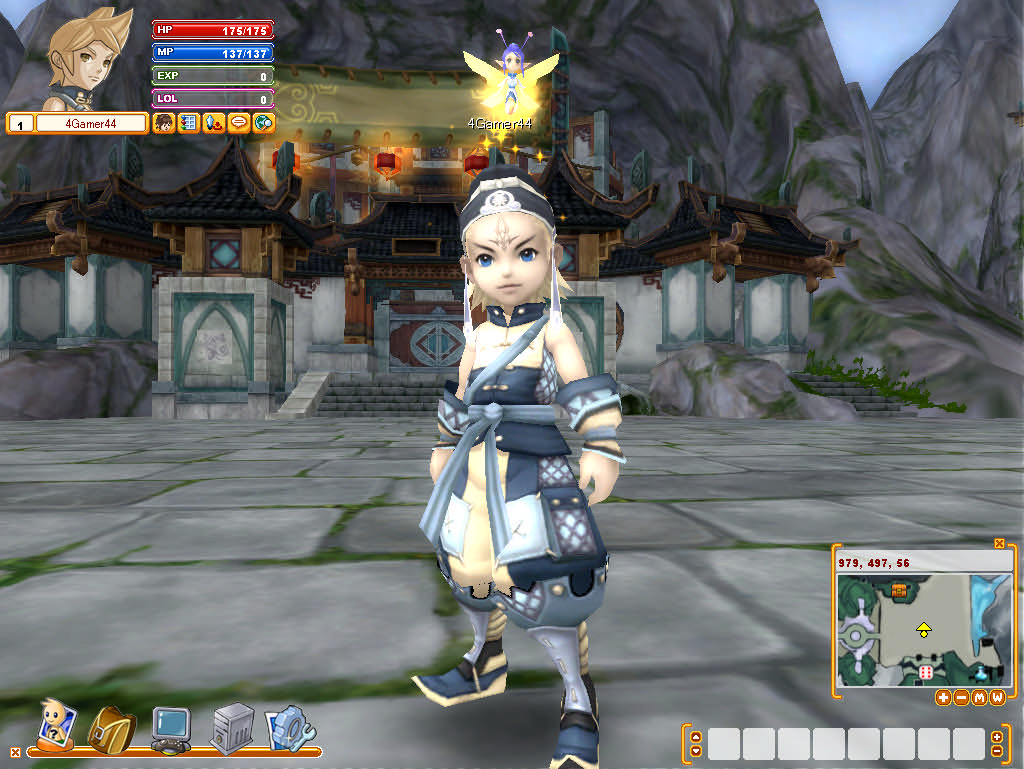
Task: Select the blue crystal with red arrow icon
Action: [x=212, y=123]
